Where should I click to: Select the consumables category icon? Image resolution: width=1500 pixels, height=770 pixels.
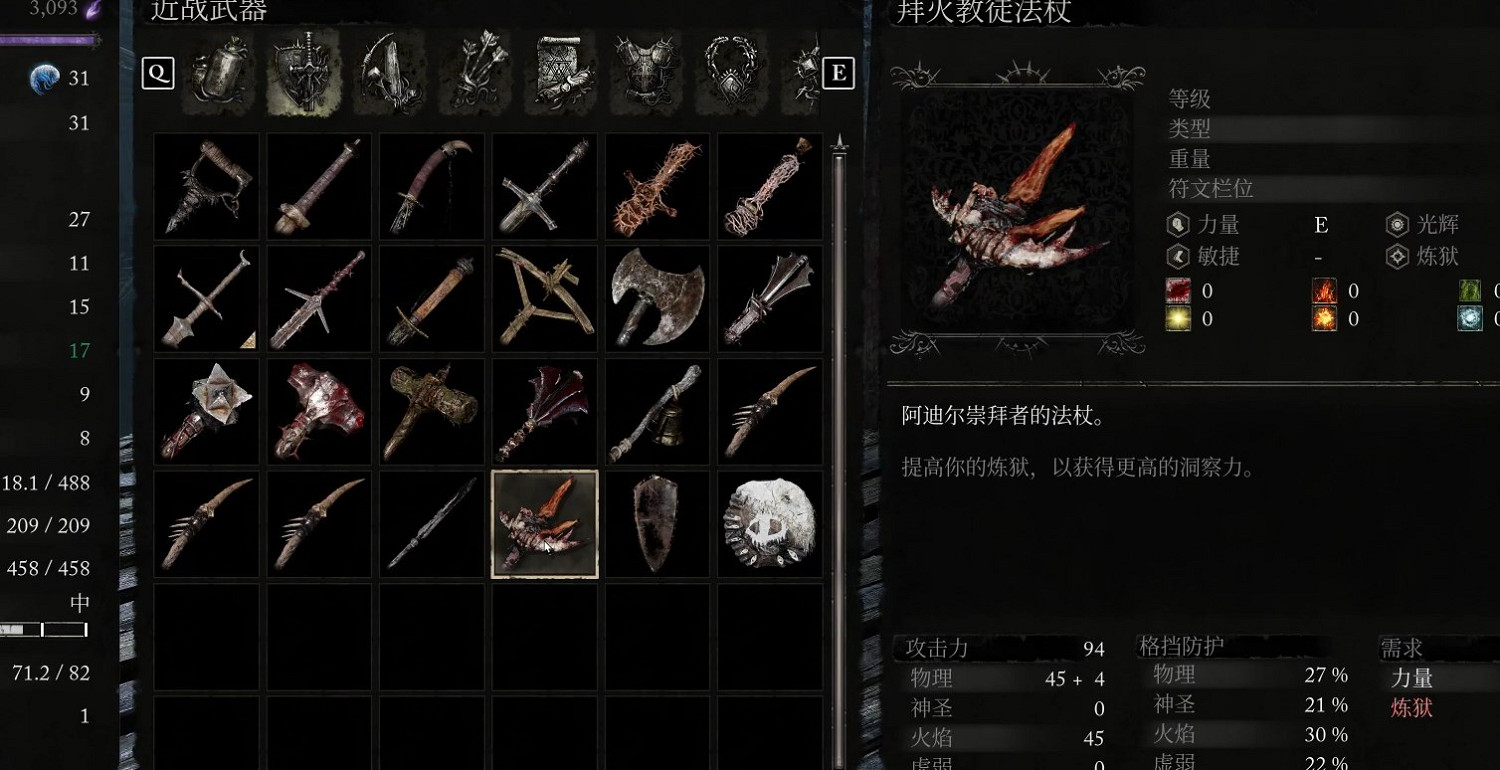[218, 72]
